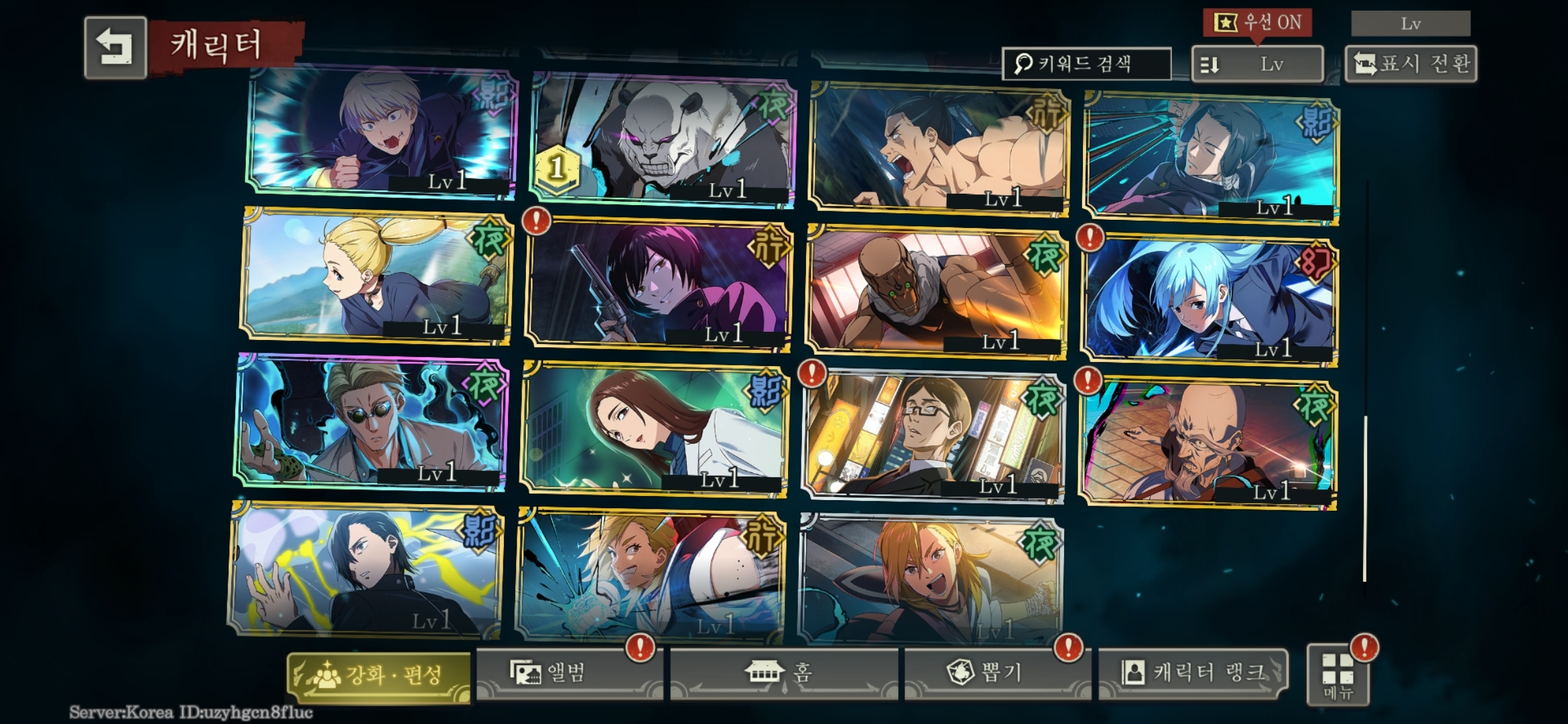Choose the shirtless muscular fighter card
The width and height of the screenshot is (1568, 724).
click(x=938, y=149)
